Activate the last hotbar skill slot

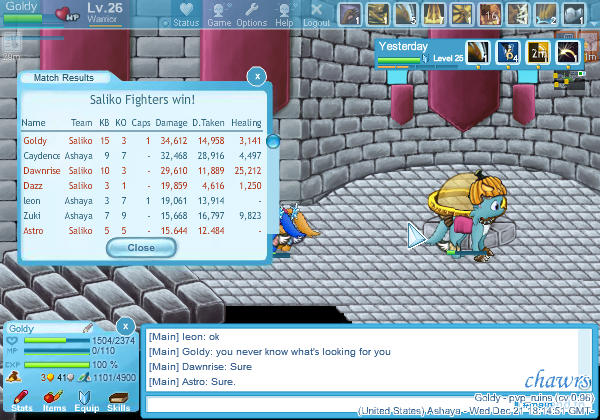tap(575, 15)
